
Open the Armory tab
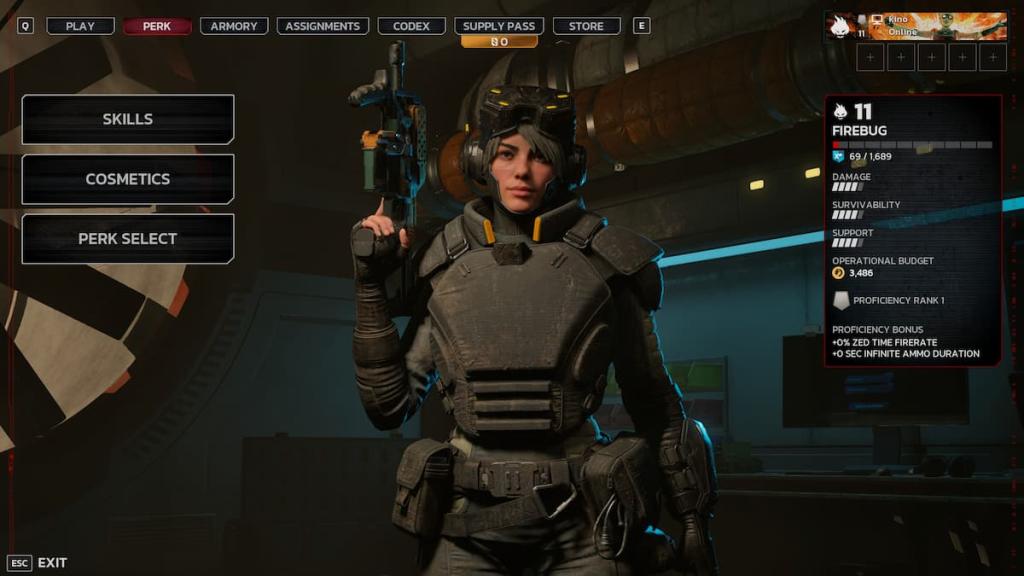[x=234, y=26]
